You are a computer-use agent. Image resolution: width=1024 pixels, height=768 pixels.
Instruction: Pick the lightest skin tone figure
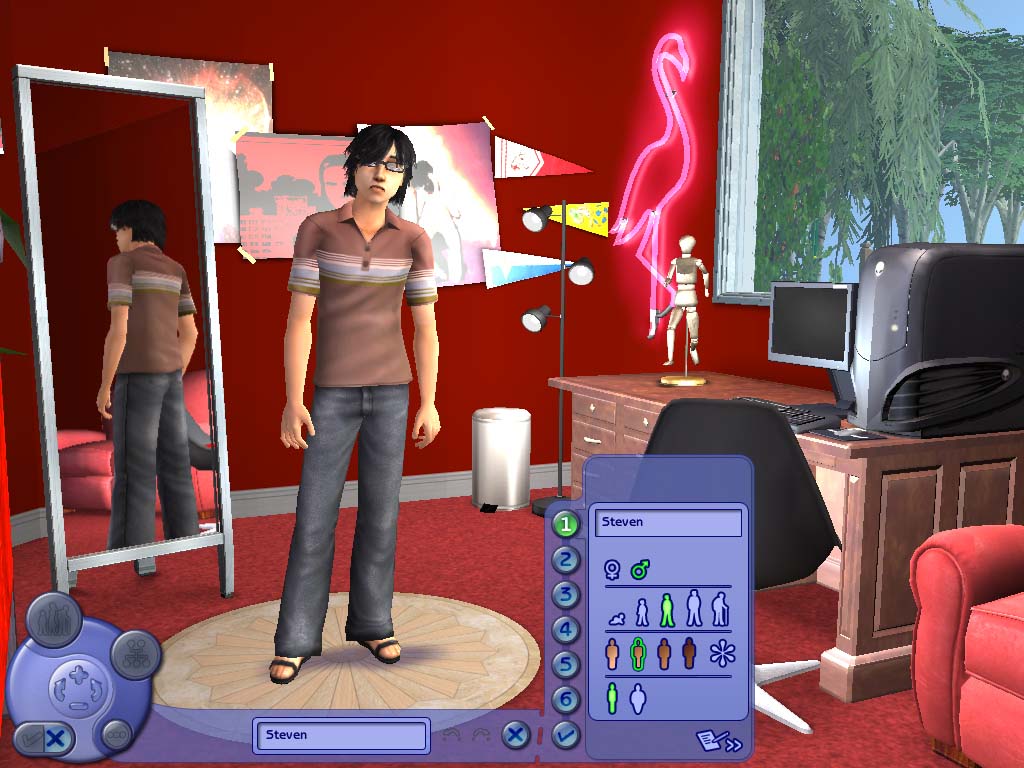(x=613, y=655)
